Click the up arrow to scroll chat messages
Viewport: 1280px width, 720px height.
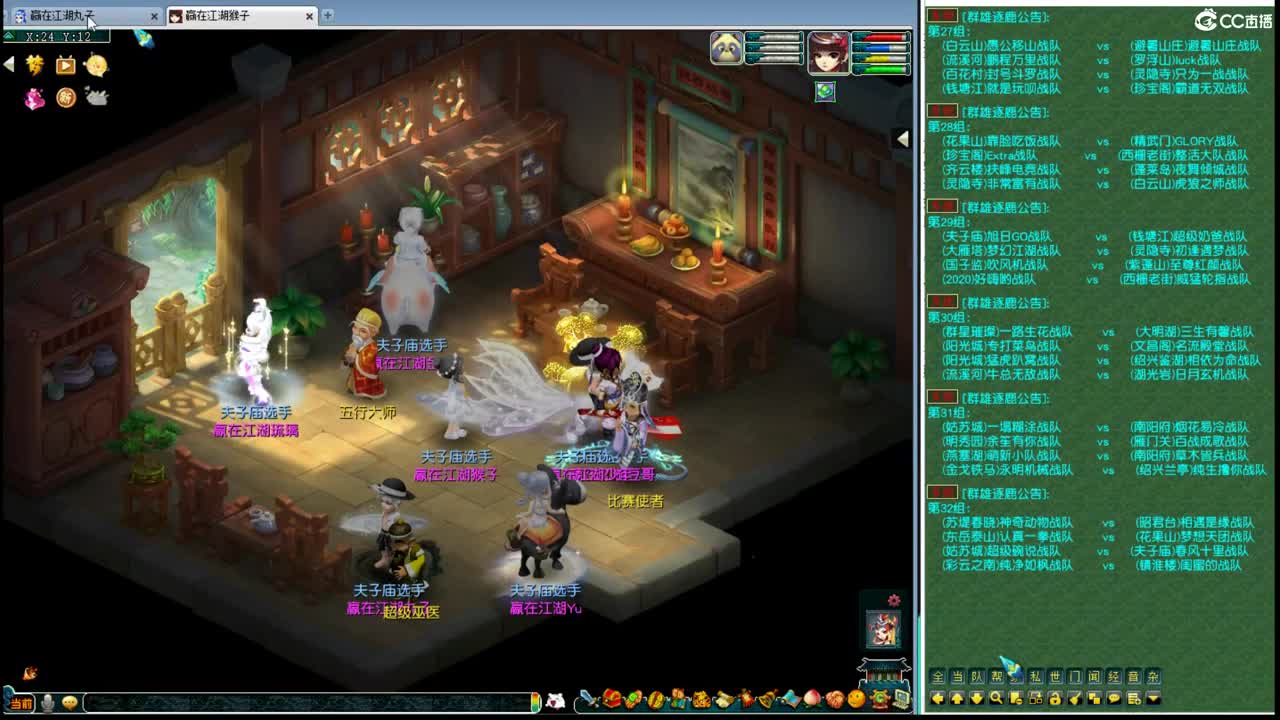pos(957,698)
